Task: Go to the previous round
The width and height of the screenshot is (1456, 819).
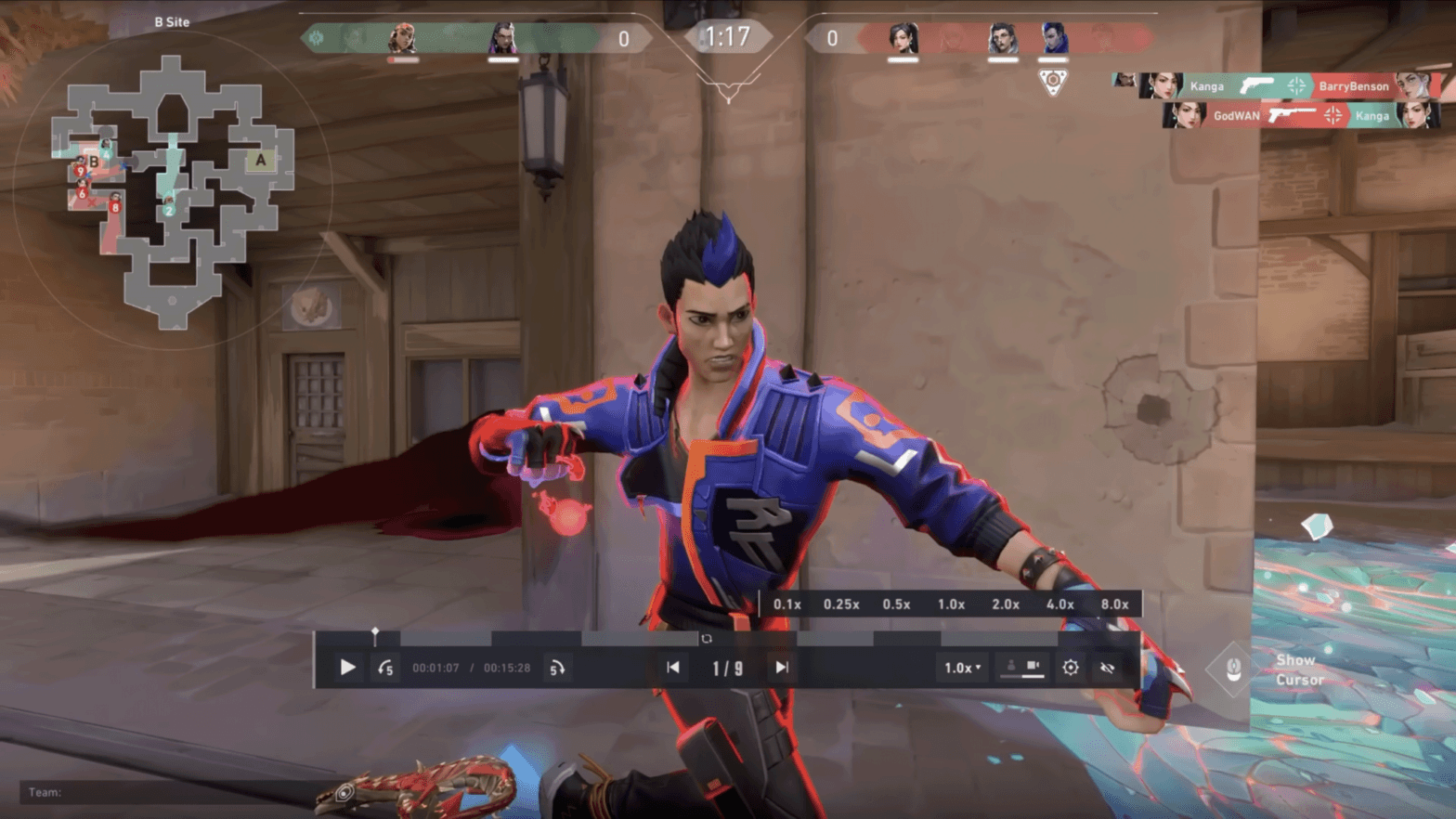Action: click(673, 668)
